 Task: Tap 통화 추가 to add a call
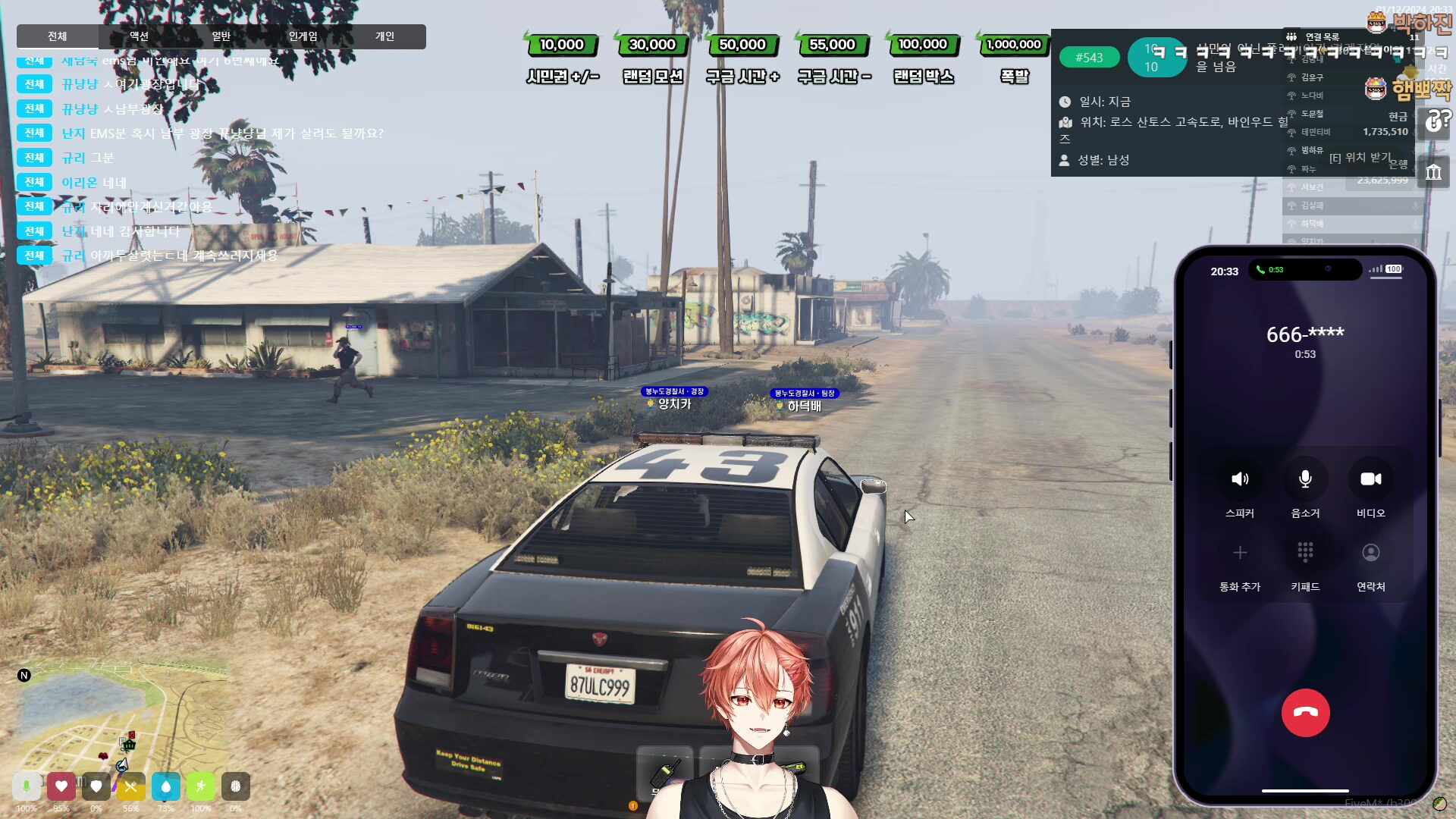coord(1240,553)
